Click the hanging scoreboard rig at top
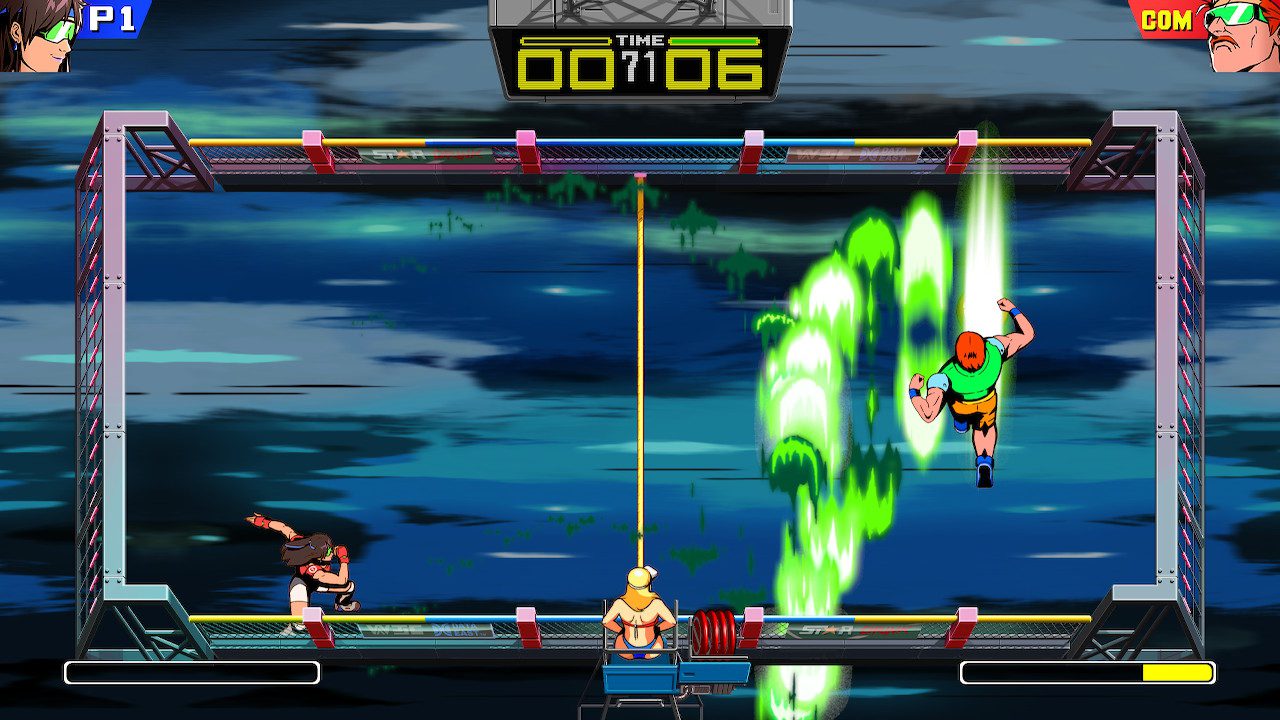Image resolution: width=1280 pixels, height=720 pixels. pyautogui.click(x=640, y=15)
